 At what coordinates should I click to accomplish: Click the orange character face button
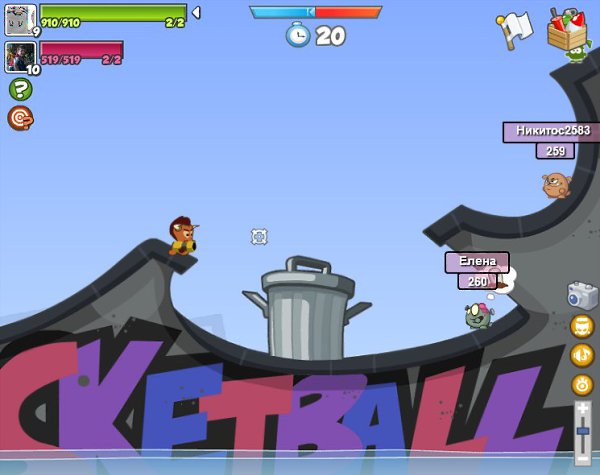[583, 326]
